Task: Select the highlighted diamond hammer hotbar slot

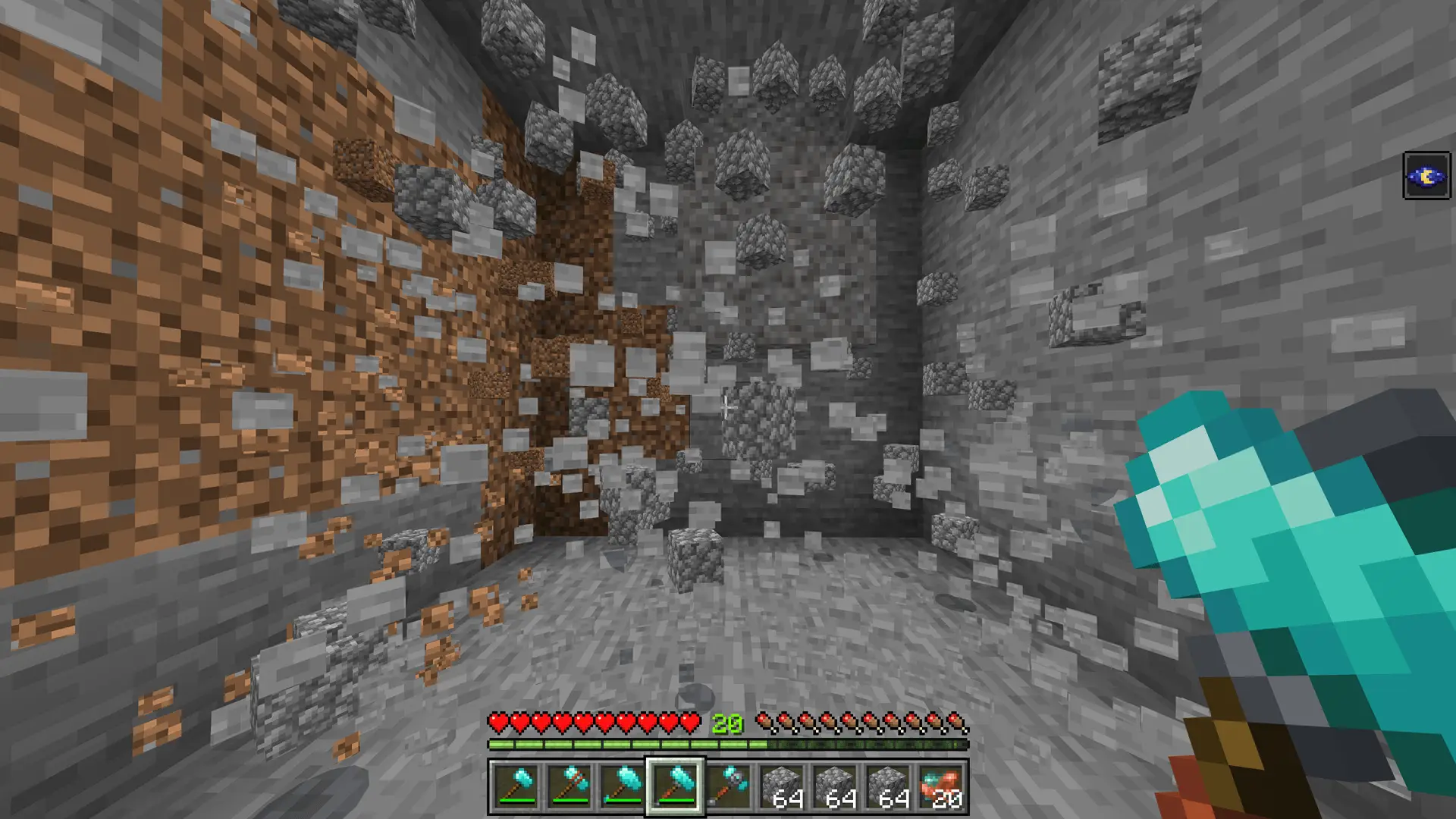Action: (x=675, y=786)
